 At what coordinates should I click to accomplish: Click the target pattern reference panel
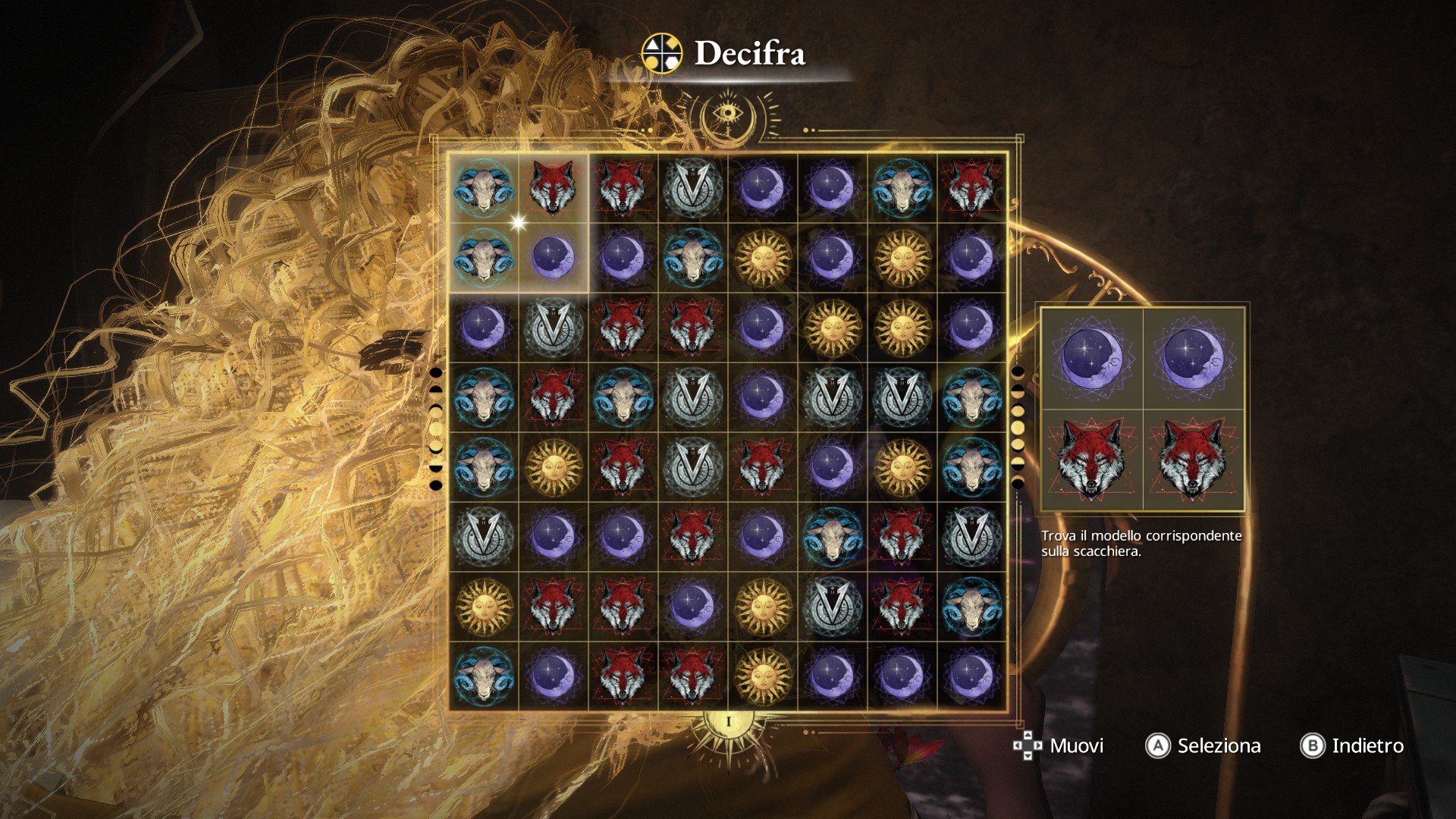pyautogui.click(x=1142, y=409)
